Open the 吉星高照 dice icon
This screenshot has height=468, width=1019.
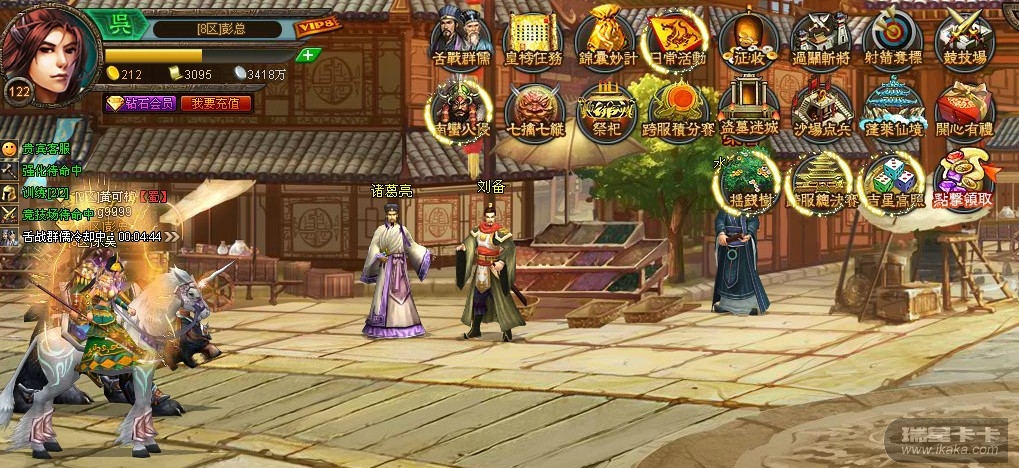coord(892,178)
